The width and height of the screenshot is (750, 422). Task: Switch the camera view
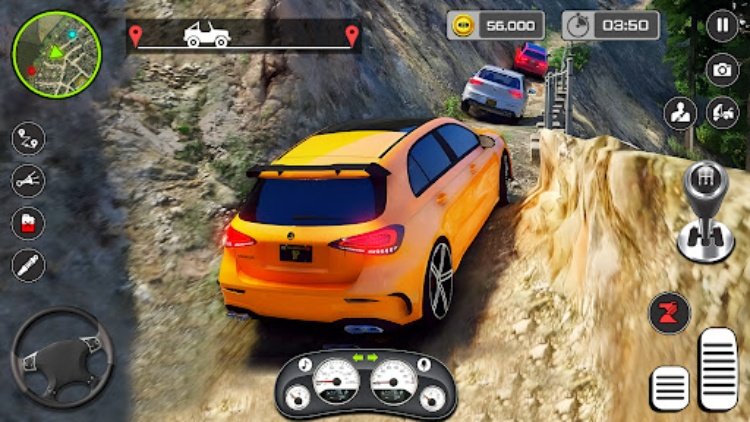(x=721, y=69)
